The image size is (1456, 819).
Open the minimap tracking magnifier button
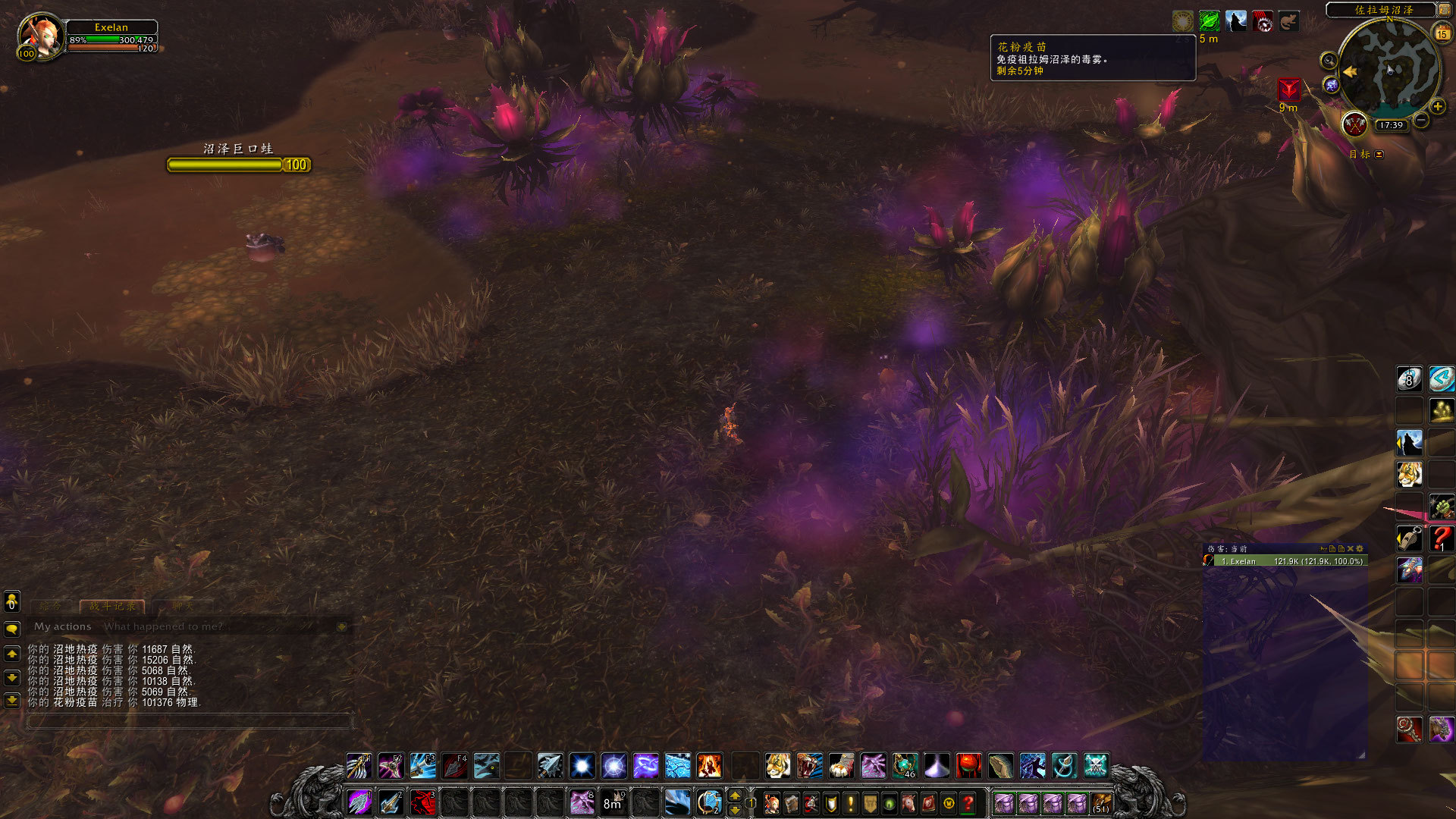click(x=1328, y=61)
